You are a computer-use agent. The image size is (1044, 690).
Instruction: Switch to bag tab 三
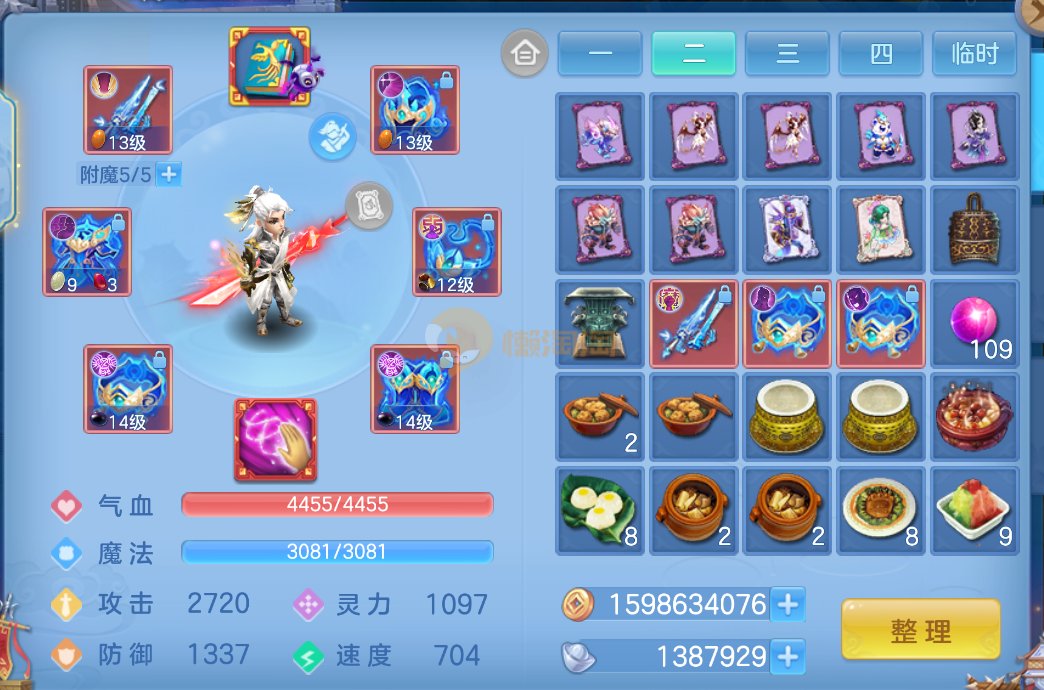(787, 53)
